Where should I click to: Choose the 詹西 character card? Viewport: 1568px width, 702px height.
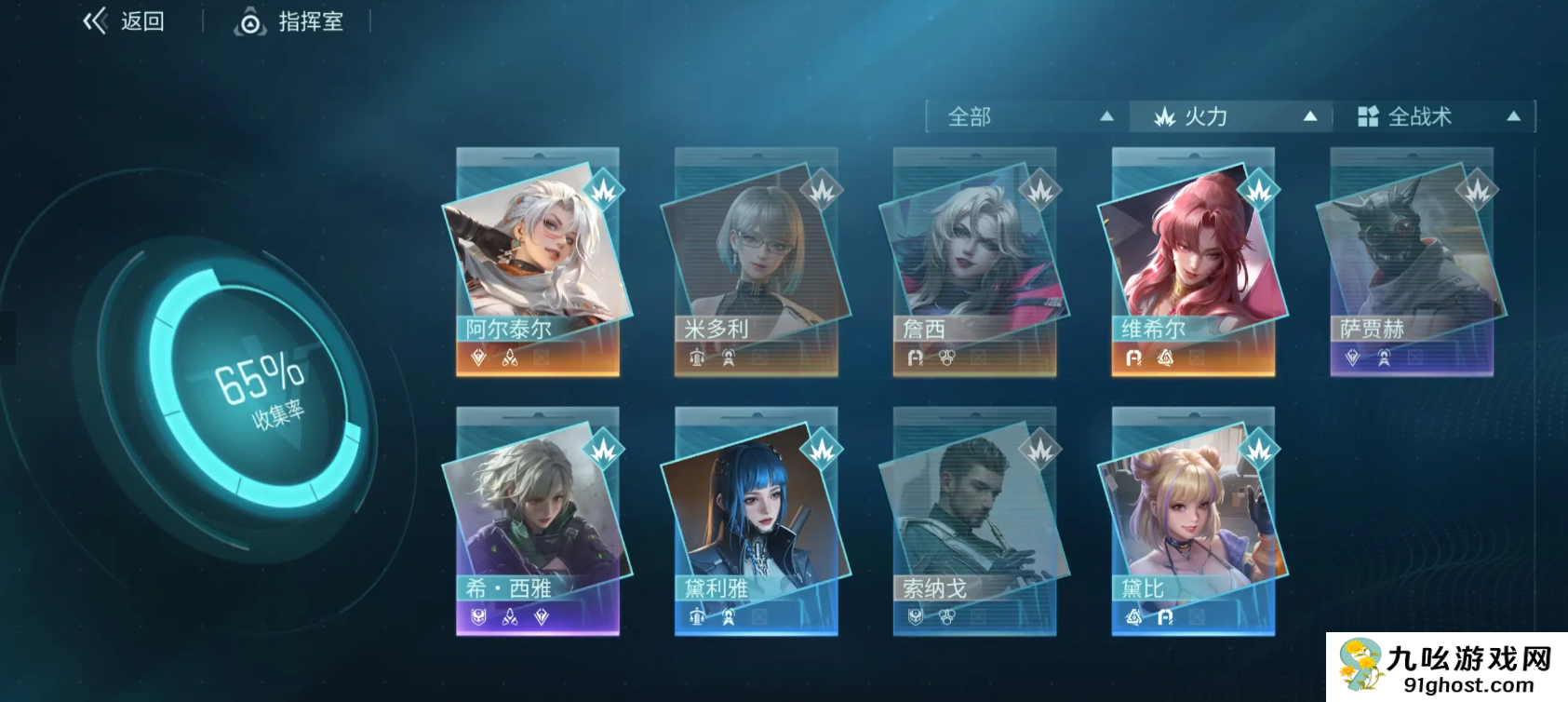974,262
